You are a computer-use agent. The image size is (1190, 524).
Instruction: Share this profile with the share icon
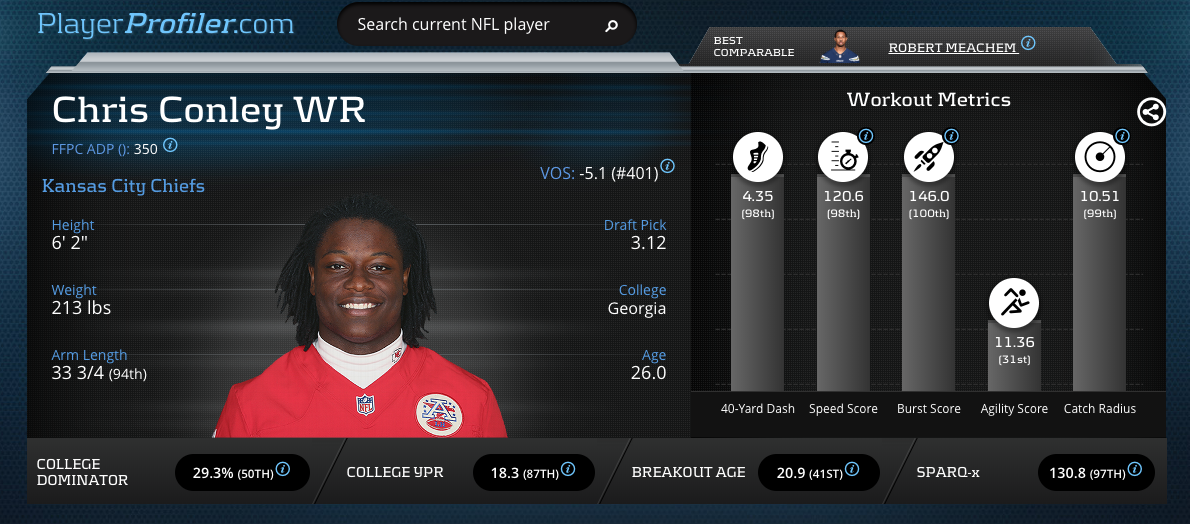pyautogui.click(x=1151, y=112)
